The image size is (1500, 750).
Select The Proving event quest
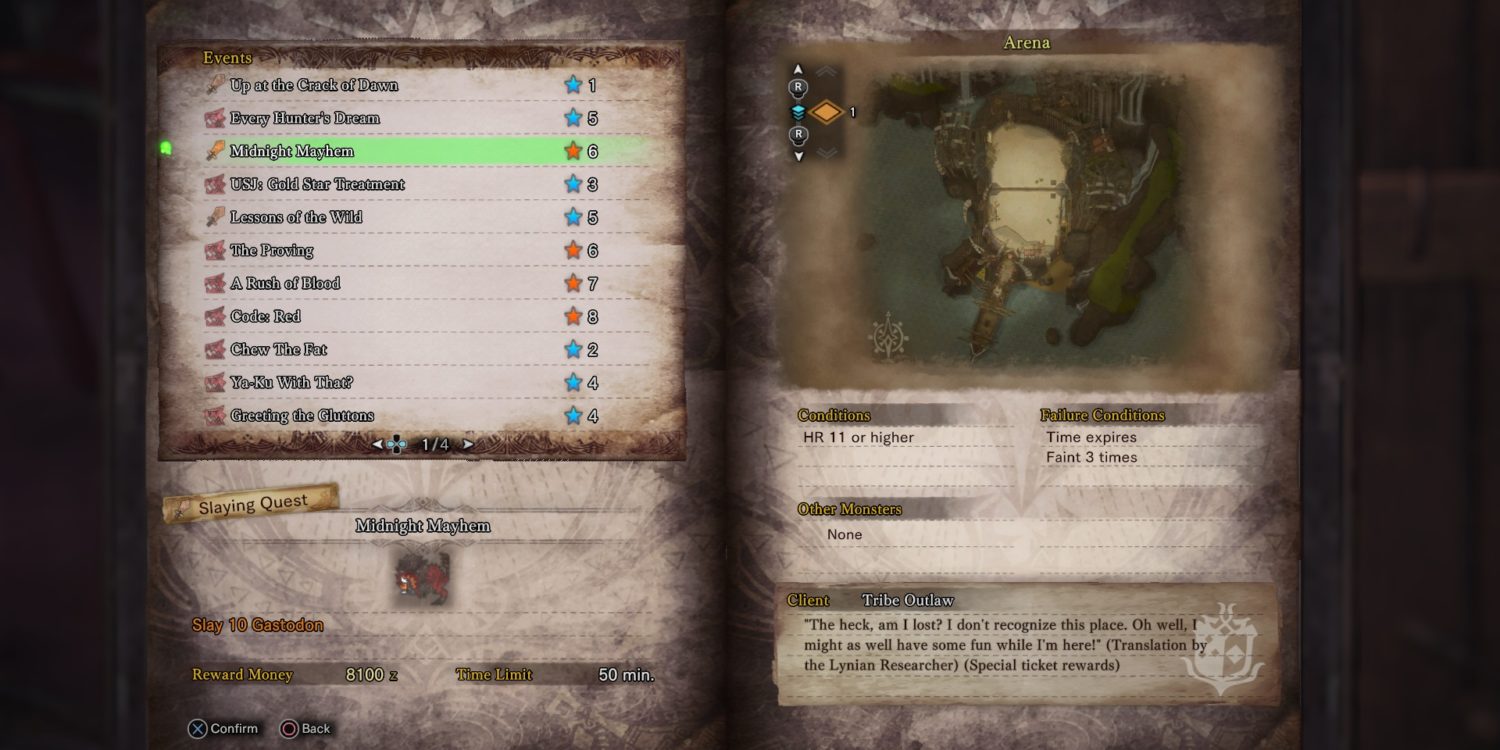point(272,251)
